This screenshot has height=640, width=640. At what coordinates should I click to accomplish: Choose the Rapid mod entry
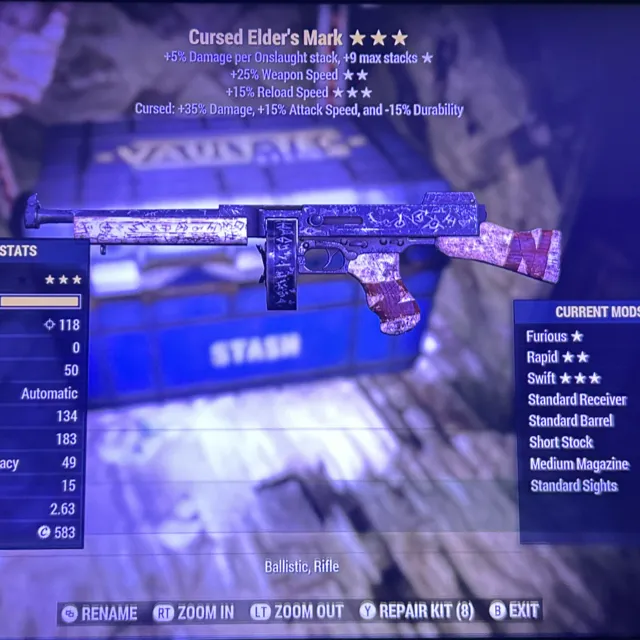click(x=558, y=358)
